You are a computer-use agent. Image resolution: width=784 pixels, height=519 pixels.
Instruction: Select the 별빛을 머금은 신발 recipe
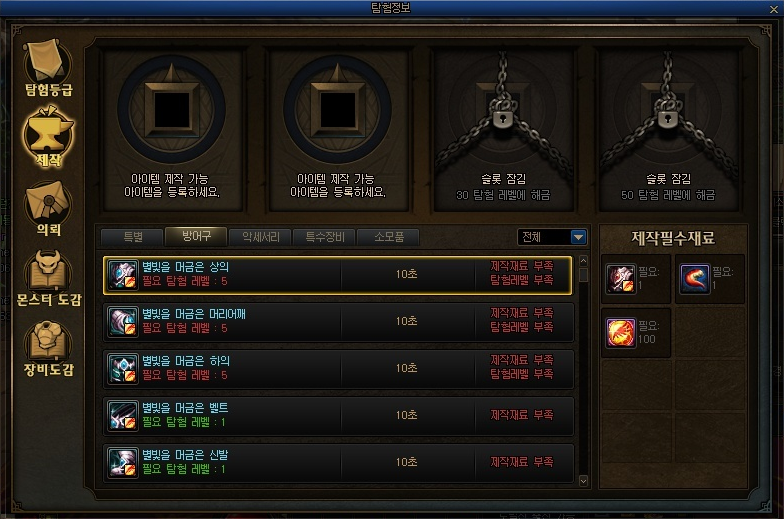coord(338,461)
